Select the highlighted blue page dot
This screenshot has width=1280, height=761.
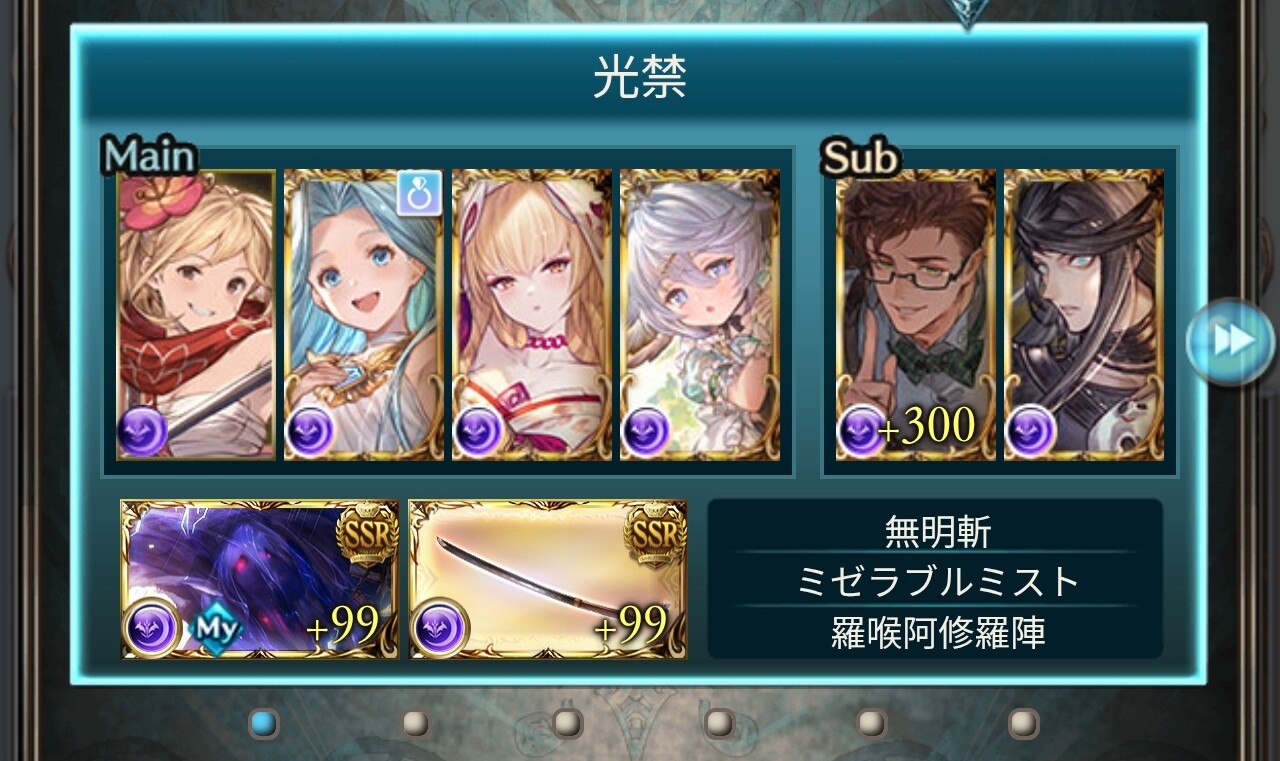(263, 722)
